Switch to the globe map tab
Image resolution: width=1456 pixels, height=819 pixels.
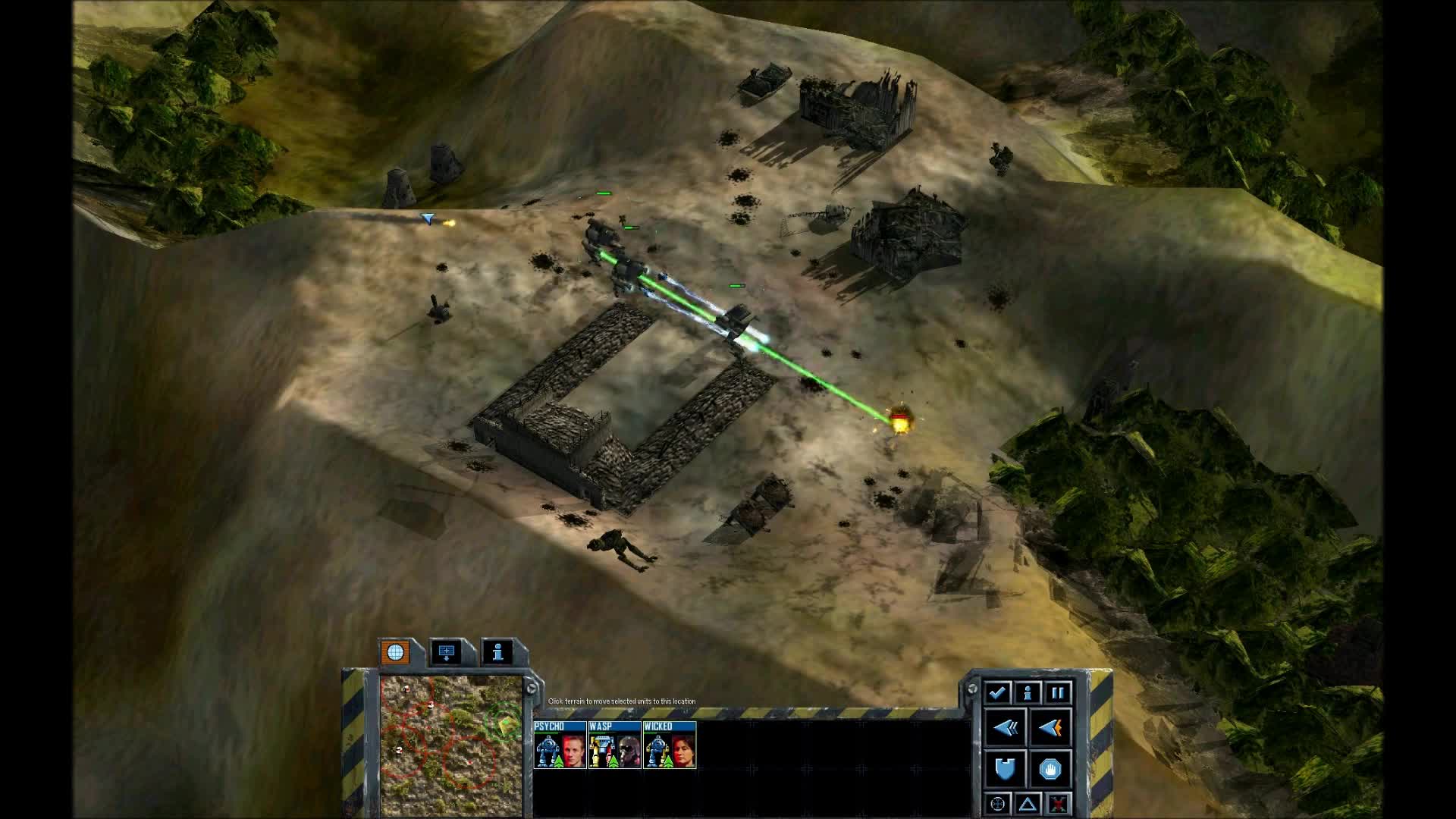(395, 652)
